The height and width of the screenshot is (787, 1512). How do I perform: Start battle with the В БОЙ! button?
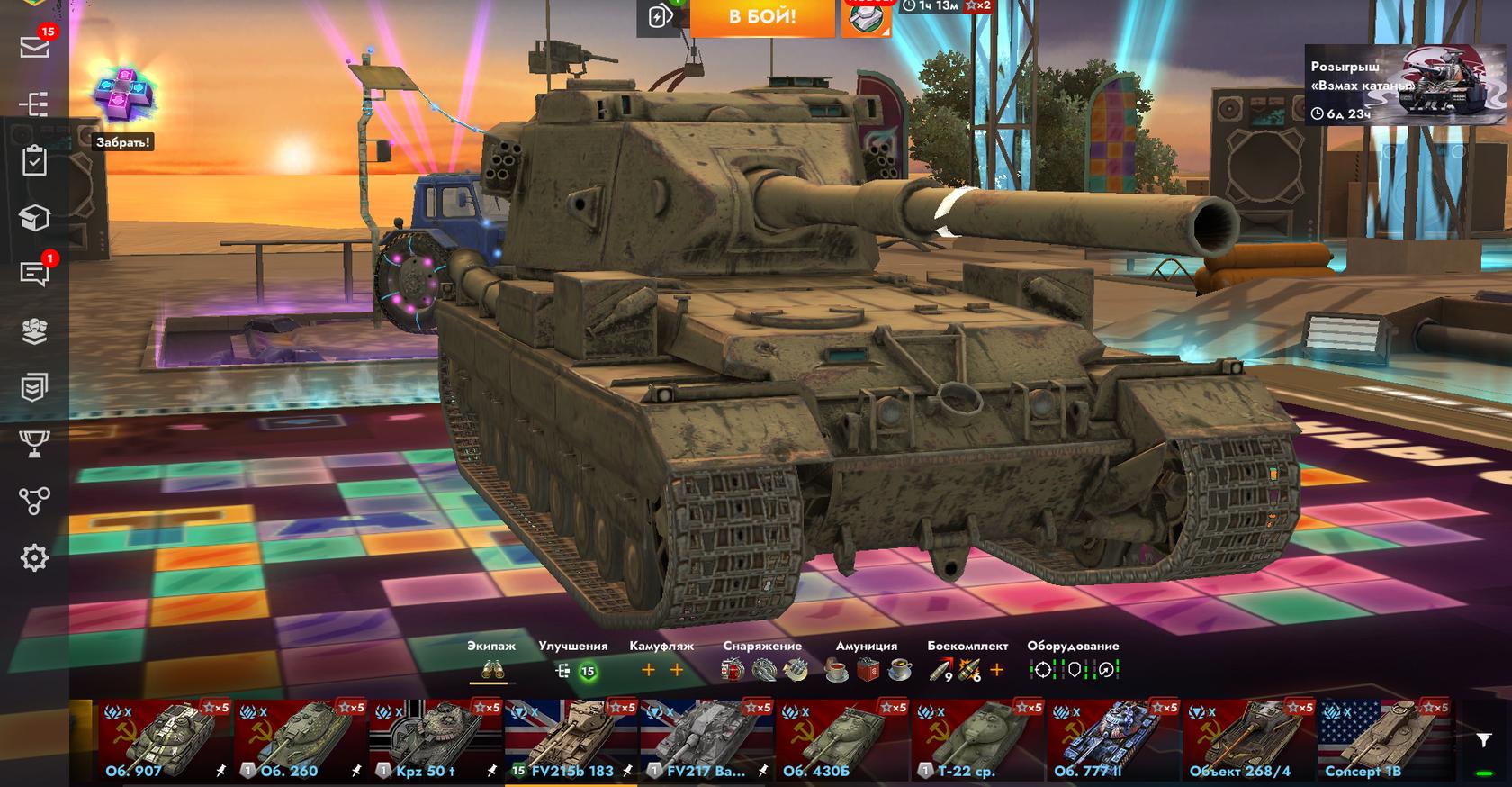click(761, 18)
